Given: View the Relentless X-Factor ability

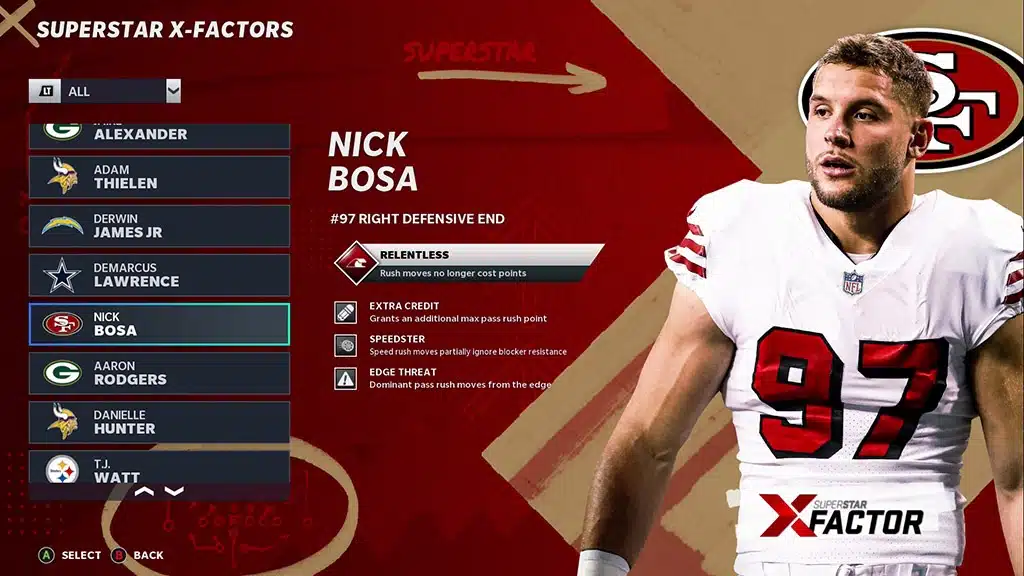Looking at the screenshot, I should 470,262.
